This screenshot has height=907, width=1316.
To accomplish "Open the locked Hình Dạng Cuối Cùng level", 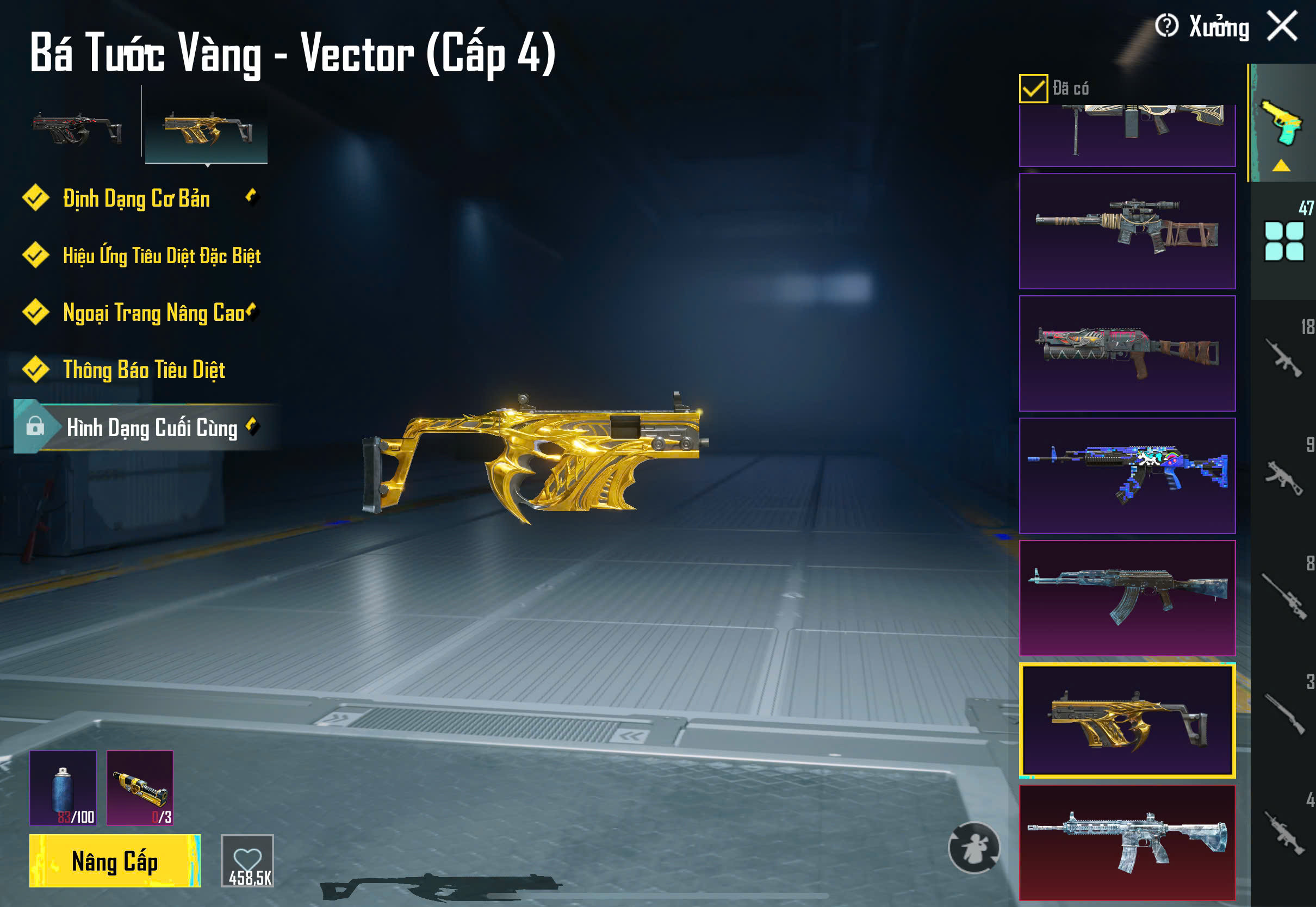I will pyautogui.click(x=151, y=427).
